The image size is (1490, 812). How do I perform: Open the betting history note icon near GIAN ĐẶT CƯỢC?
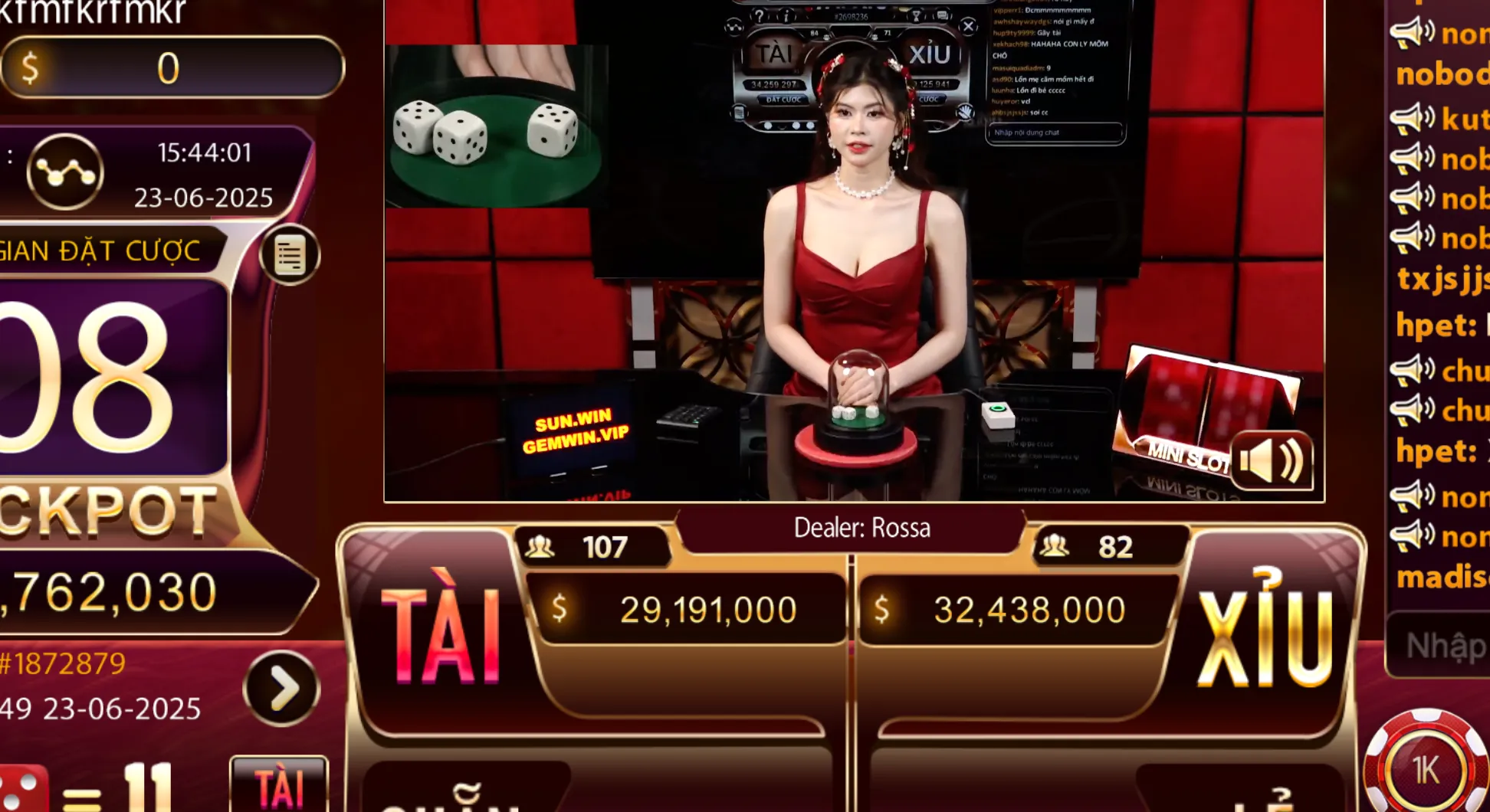[x=290, y=255]
